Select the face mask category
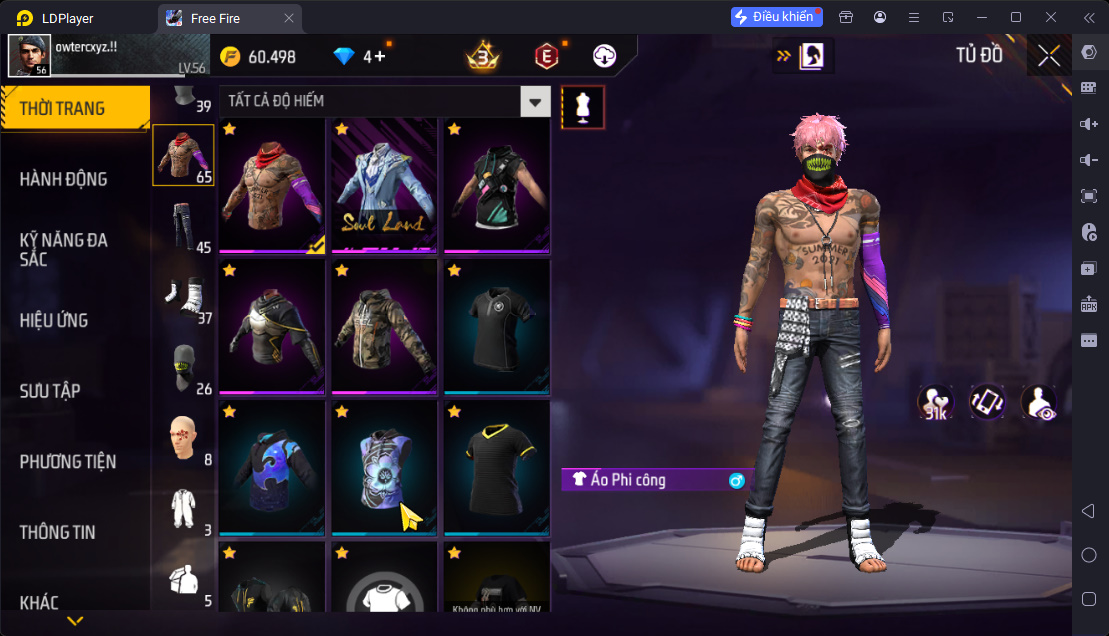Viewport: 1109px width, 636px height. pos(181,367)
